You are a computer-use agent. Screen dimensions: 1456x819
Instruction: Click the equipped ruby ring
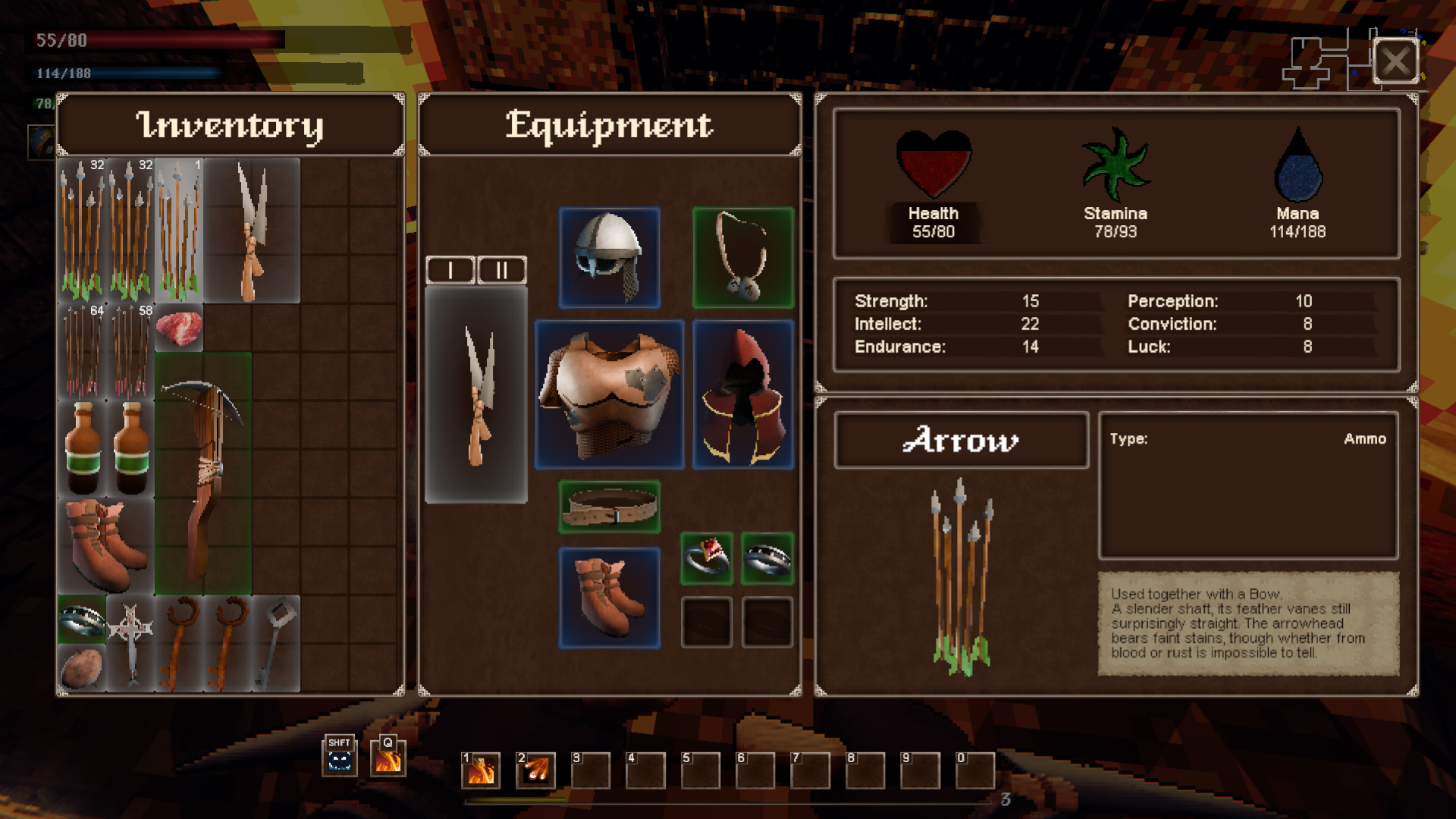click(706, 559)
